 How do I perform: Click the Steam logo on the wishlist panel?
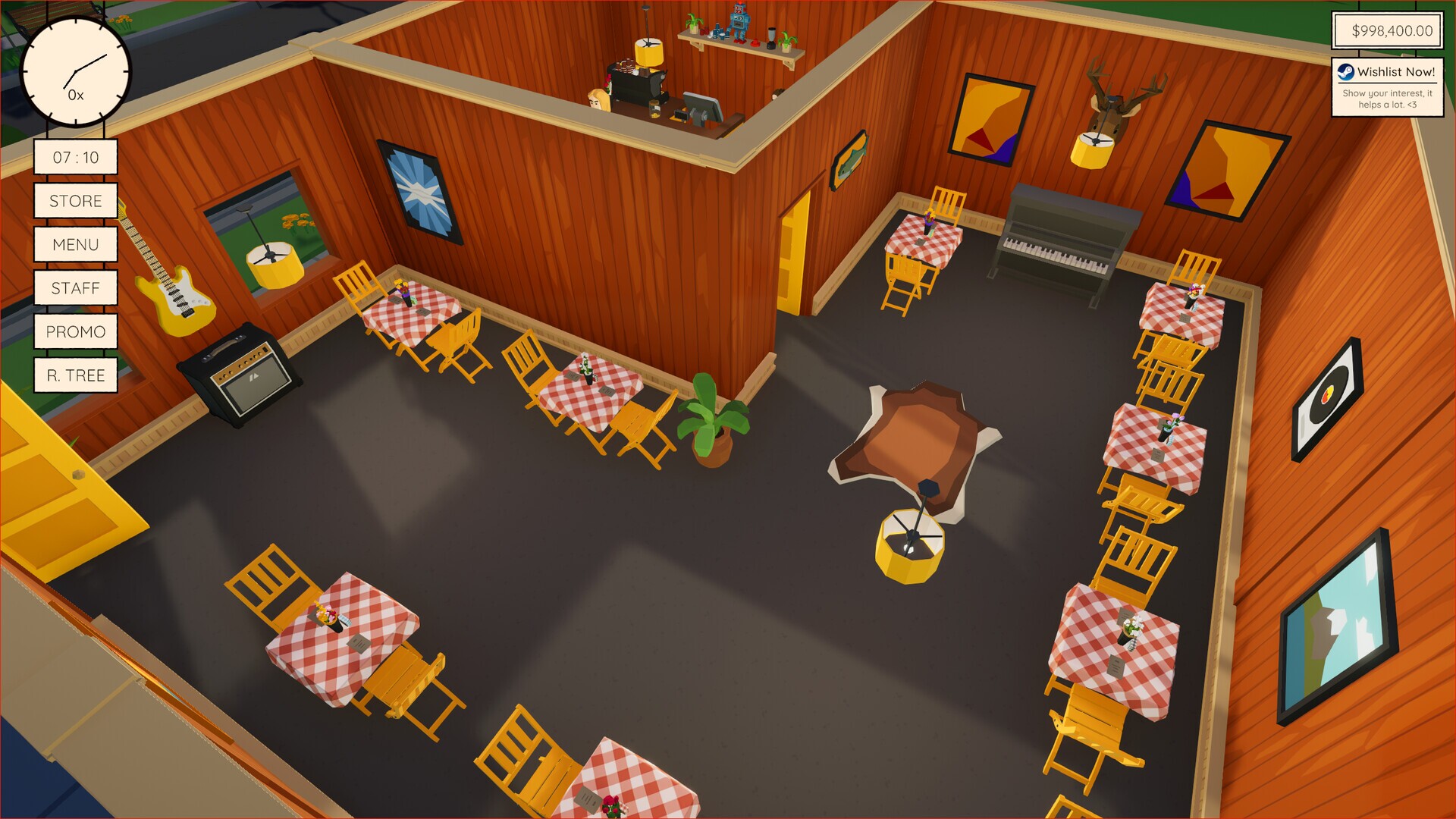[1345, 74]
